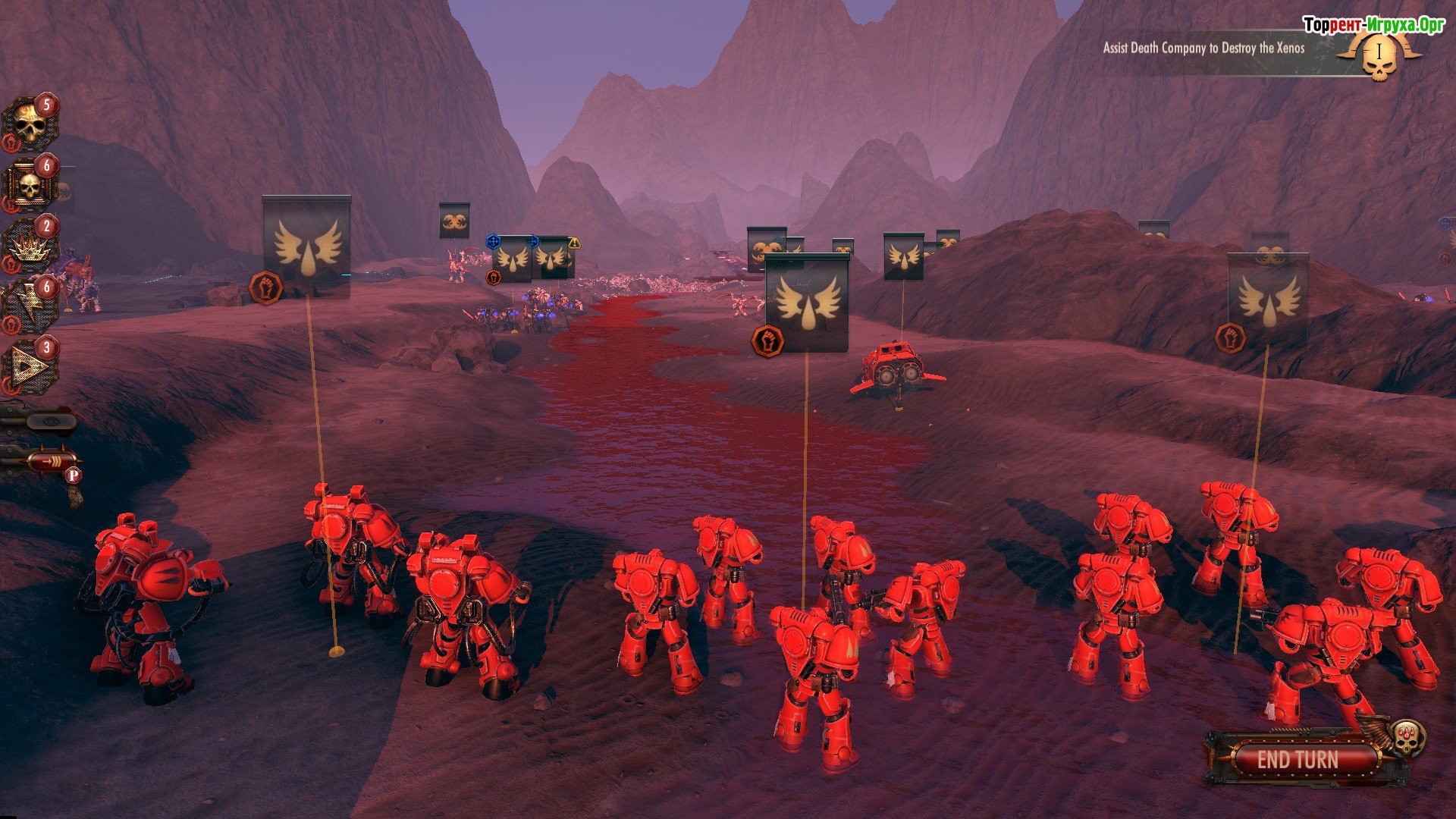Activate the framed skull ability
1456x819 pixels.
pos(30,186)
